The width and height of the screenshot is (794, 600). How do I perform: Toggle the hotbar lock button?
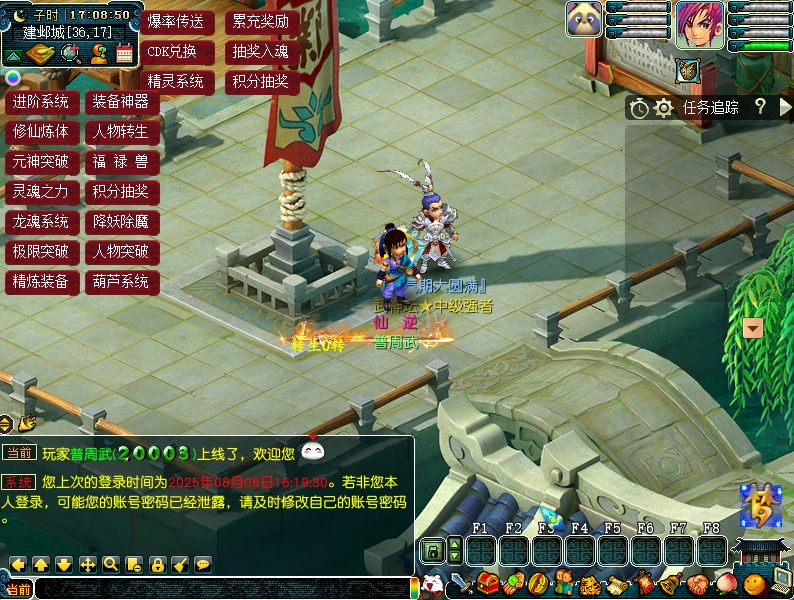pos(432,550)
